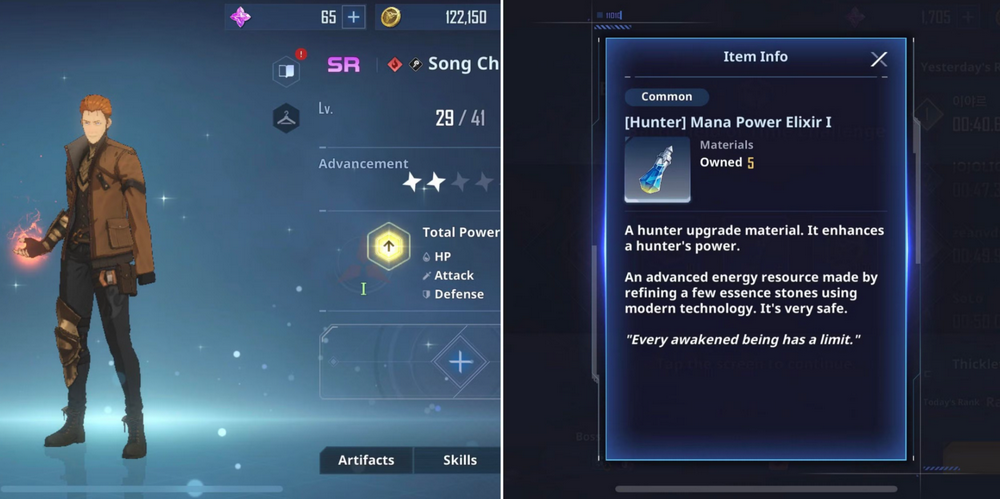The height and width of the screenshot is (499, 1000).
Task: Switch to the Artifacts tab
Action: tap(366, 460)
